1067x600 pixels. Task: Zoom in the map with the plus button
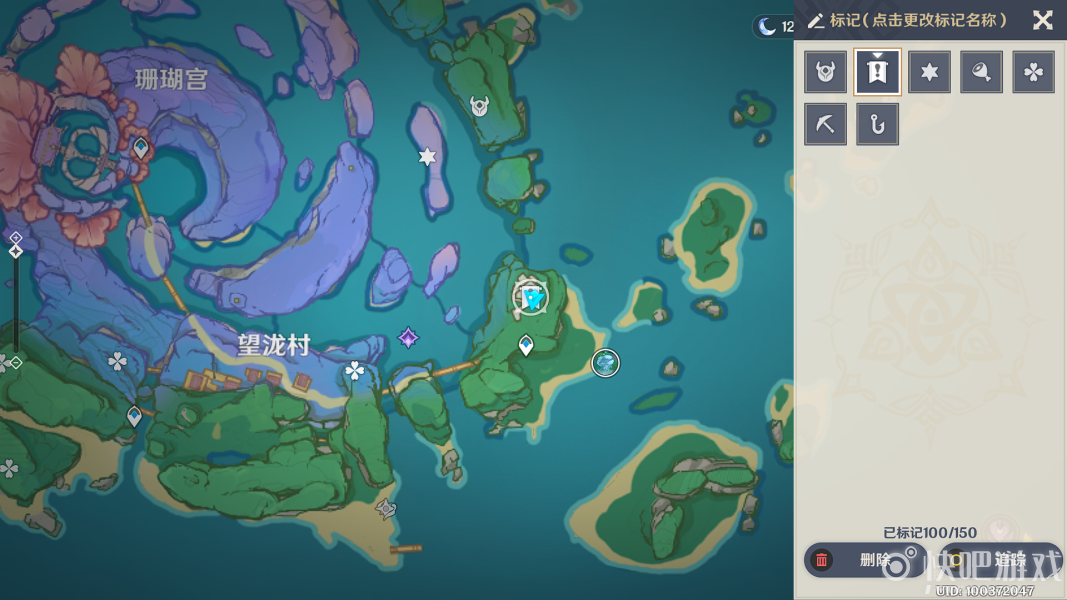15,238
